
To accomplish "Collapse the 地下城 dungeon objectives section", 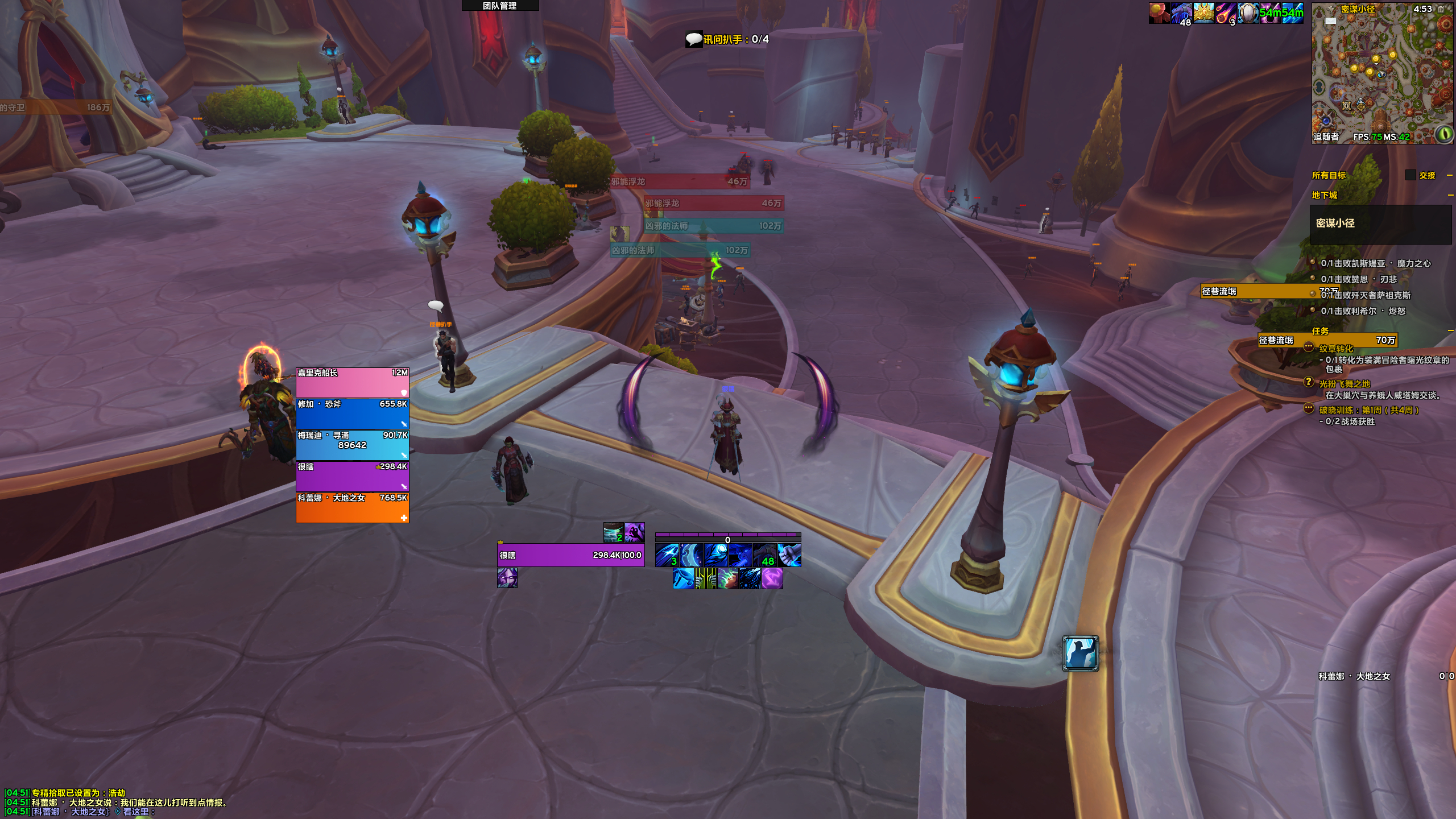I will [1450, 195].
